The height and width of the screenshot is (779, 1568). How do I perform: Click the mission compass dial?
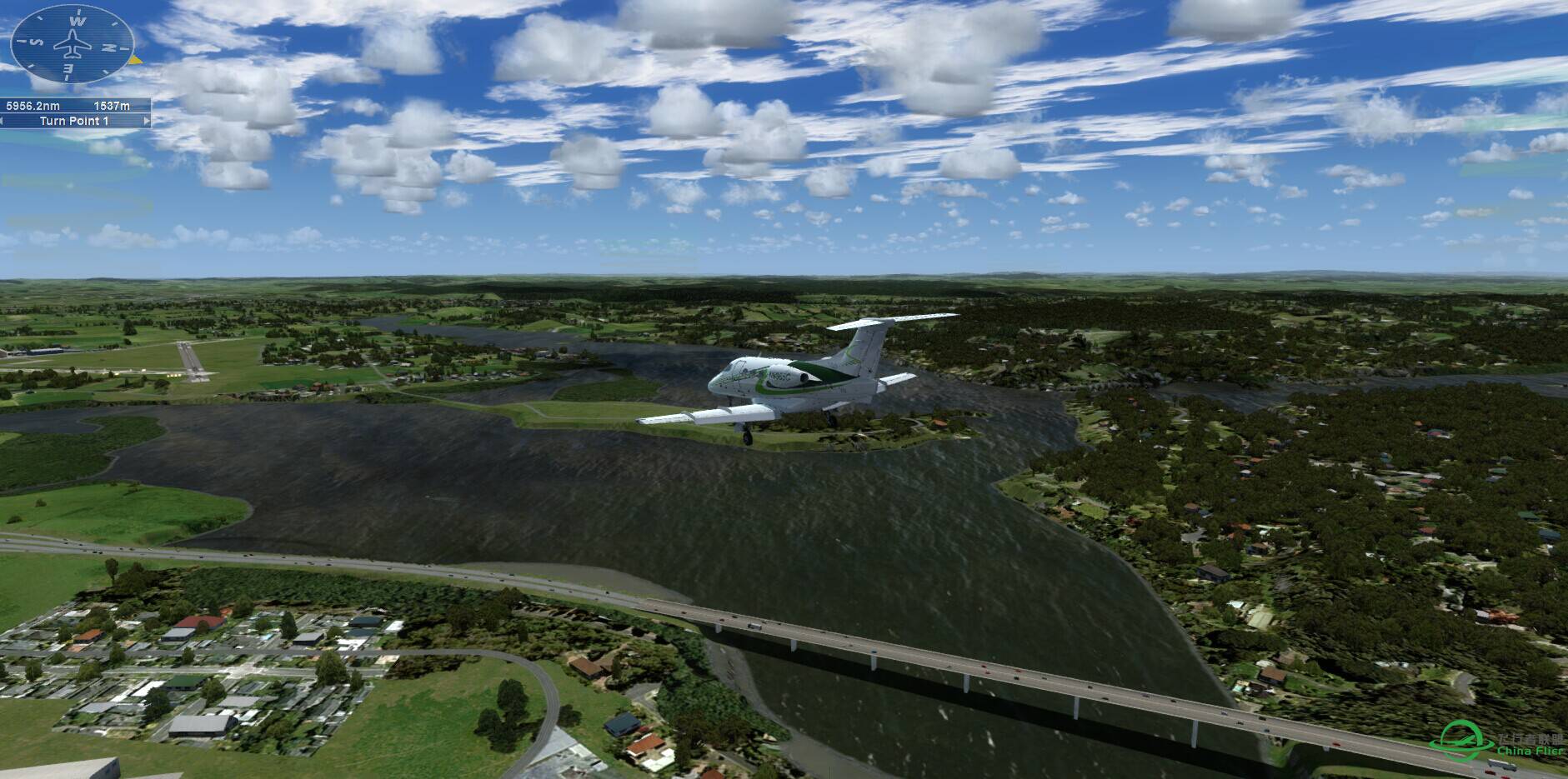click(72, 45)
